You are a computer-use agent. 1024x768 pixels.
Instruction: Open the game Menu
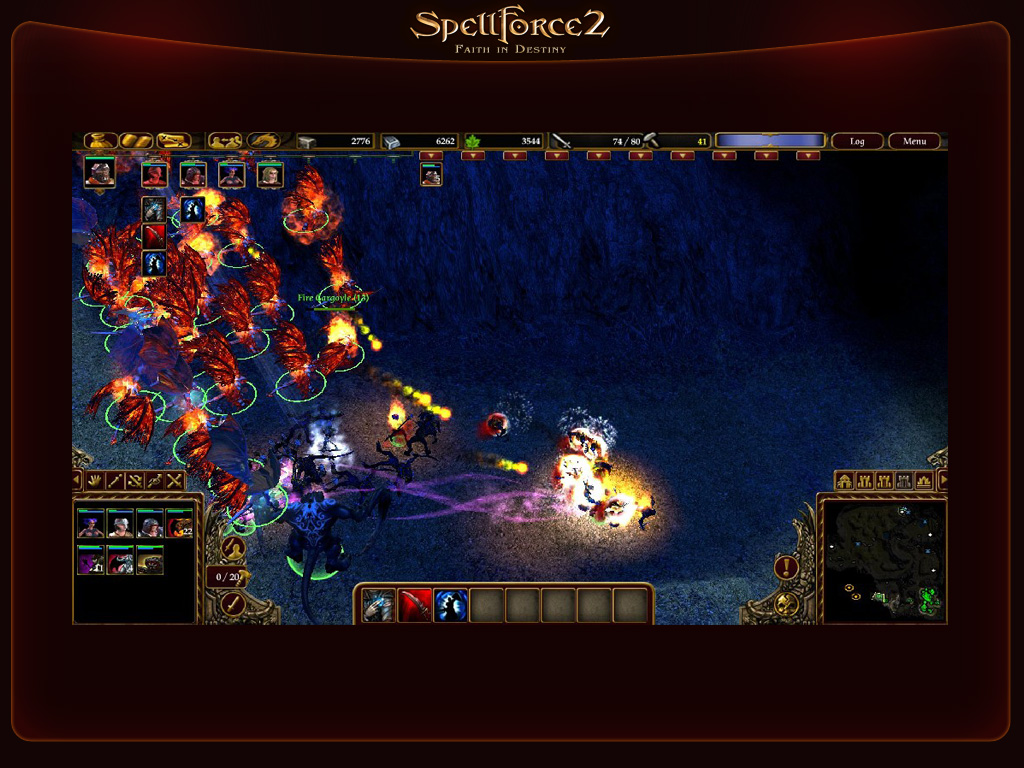pyautogui.click(x=914, y=141)
